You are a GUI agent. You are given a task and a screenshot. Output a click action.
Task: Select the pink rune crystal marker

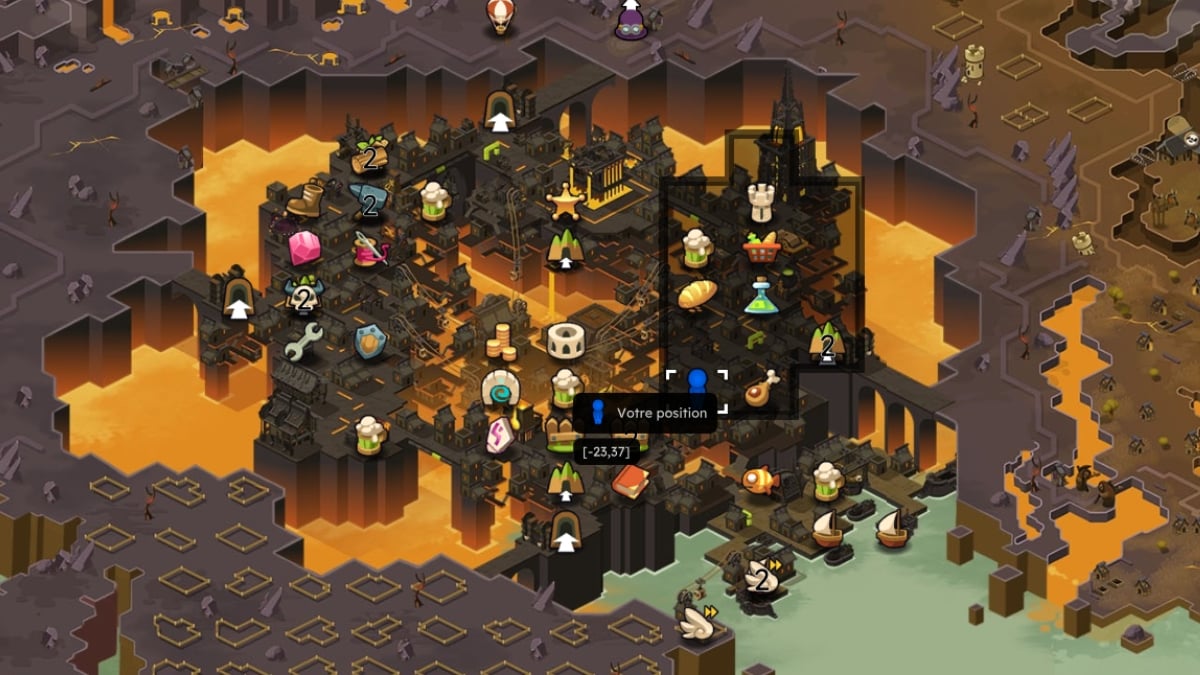tap(499, 436)
